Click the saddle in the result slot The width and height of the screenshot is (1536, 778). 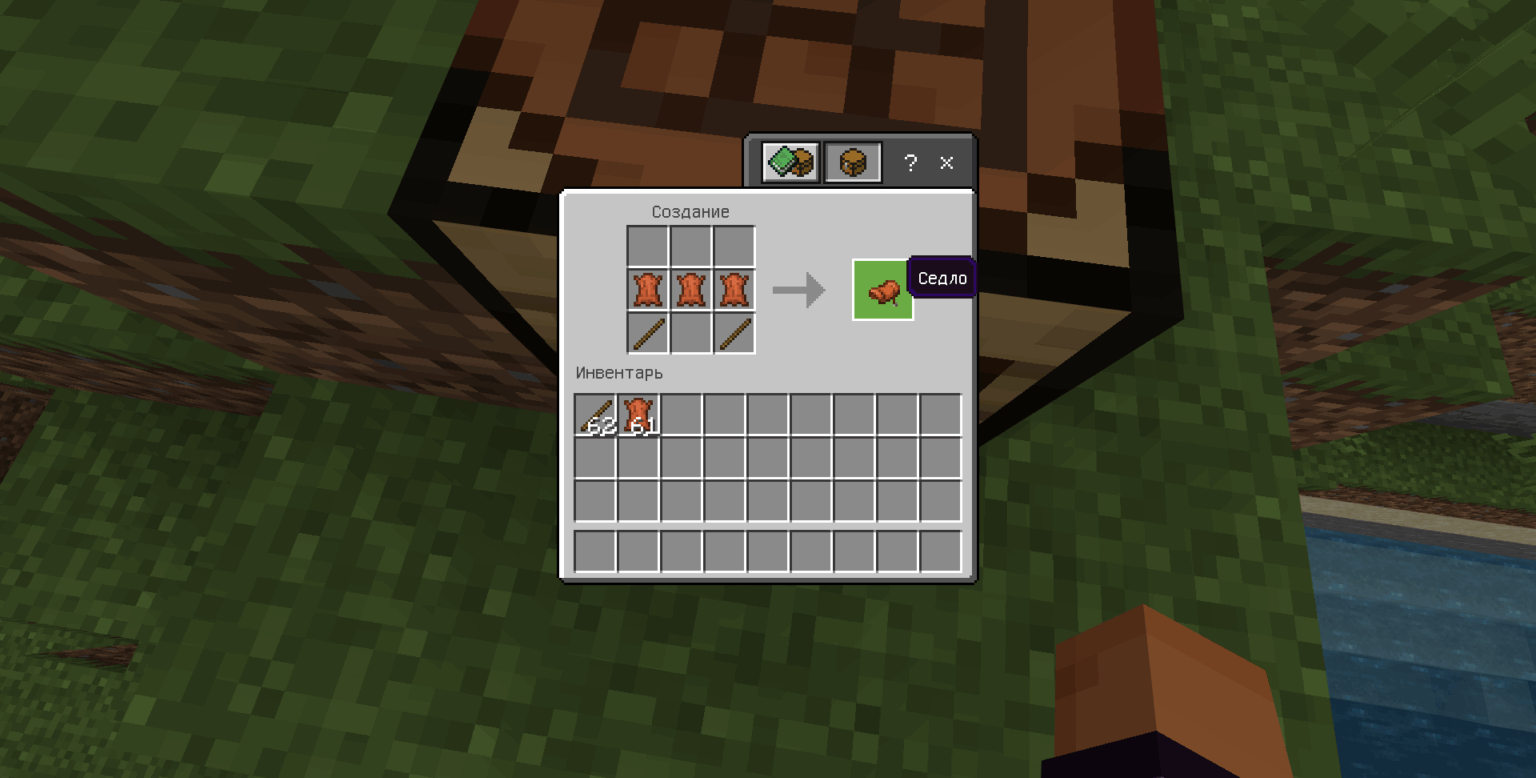[x=882, y=290]
